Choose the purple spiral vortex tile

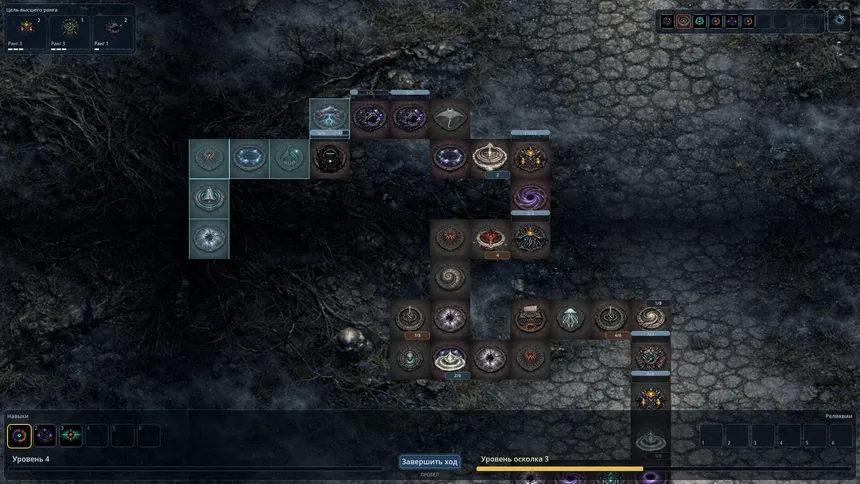coord(530,197)
